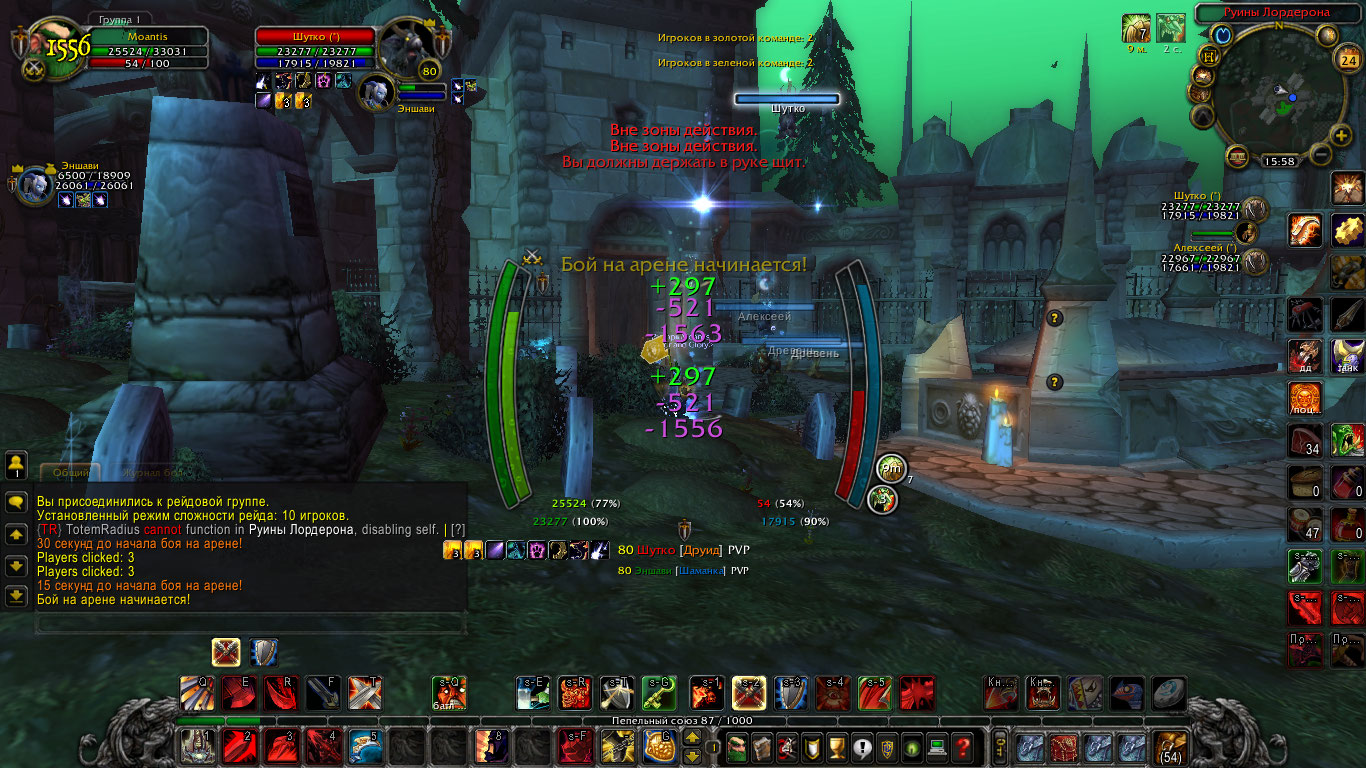Zoom in the minimap with plus button

1341,135
